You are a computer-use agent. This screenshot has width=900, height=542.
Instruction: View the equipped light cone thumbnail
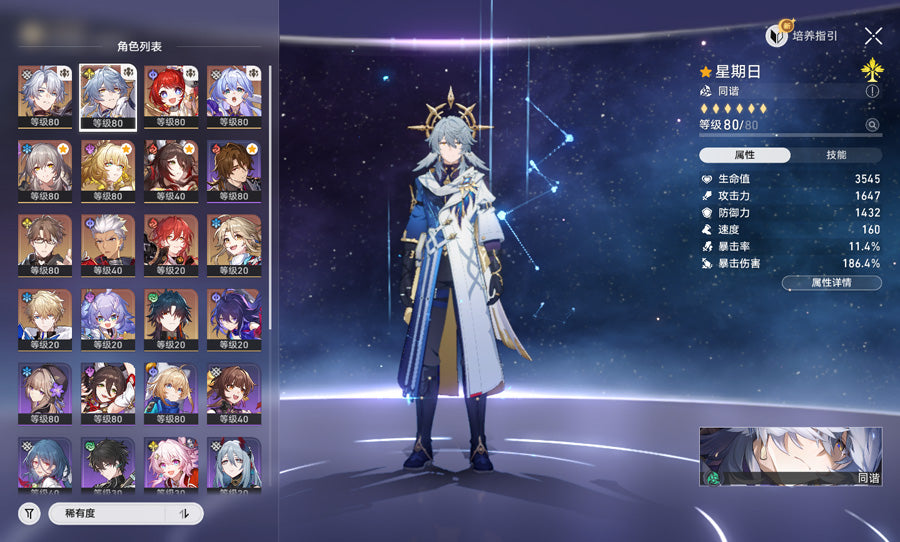(x=790, y=457)
